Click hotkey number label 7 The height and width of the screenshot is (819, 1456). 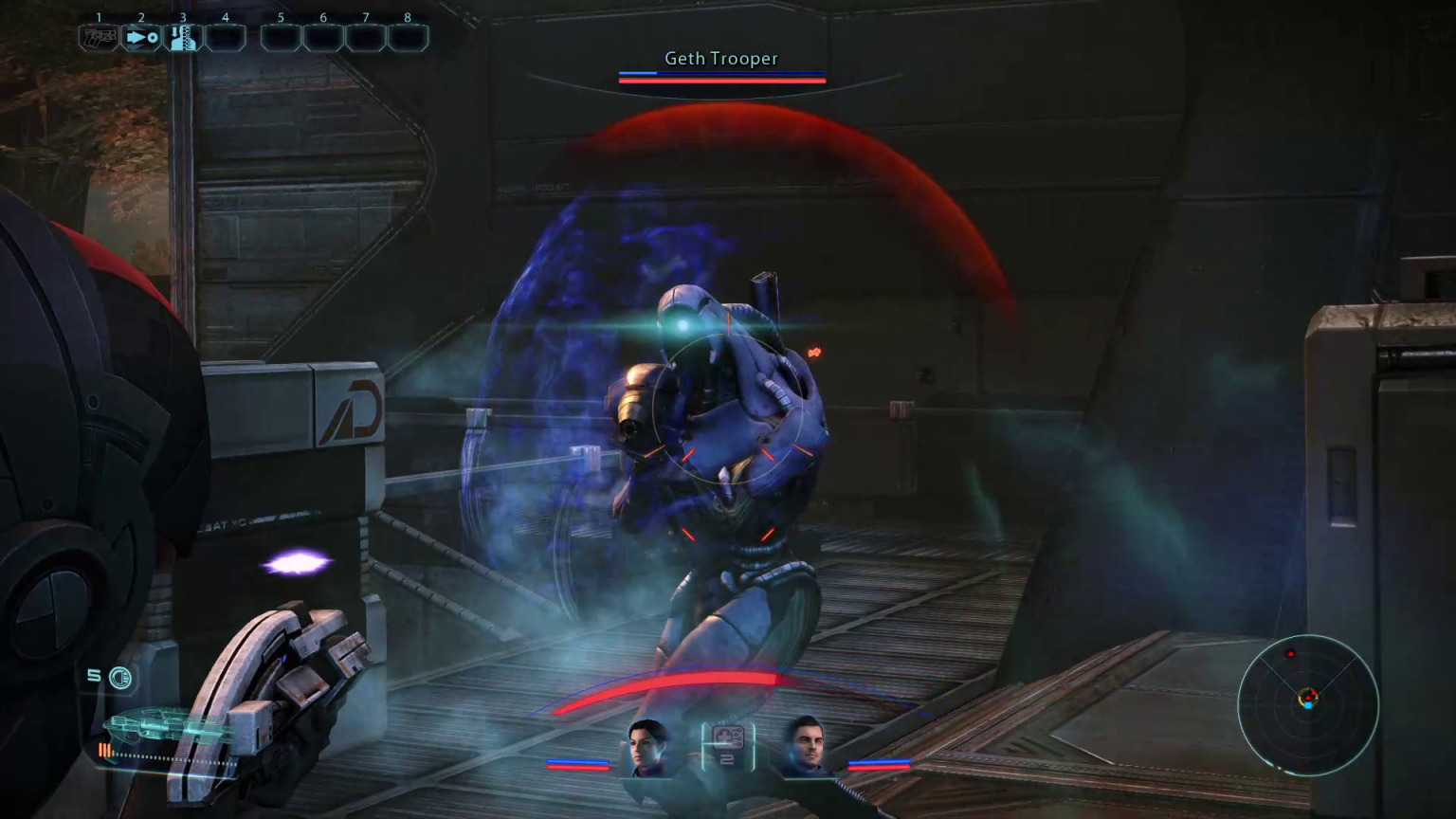coord(365,17)
